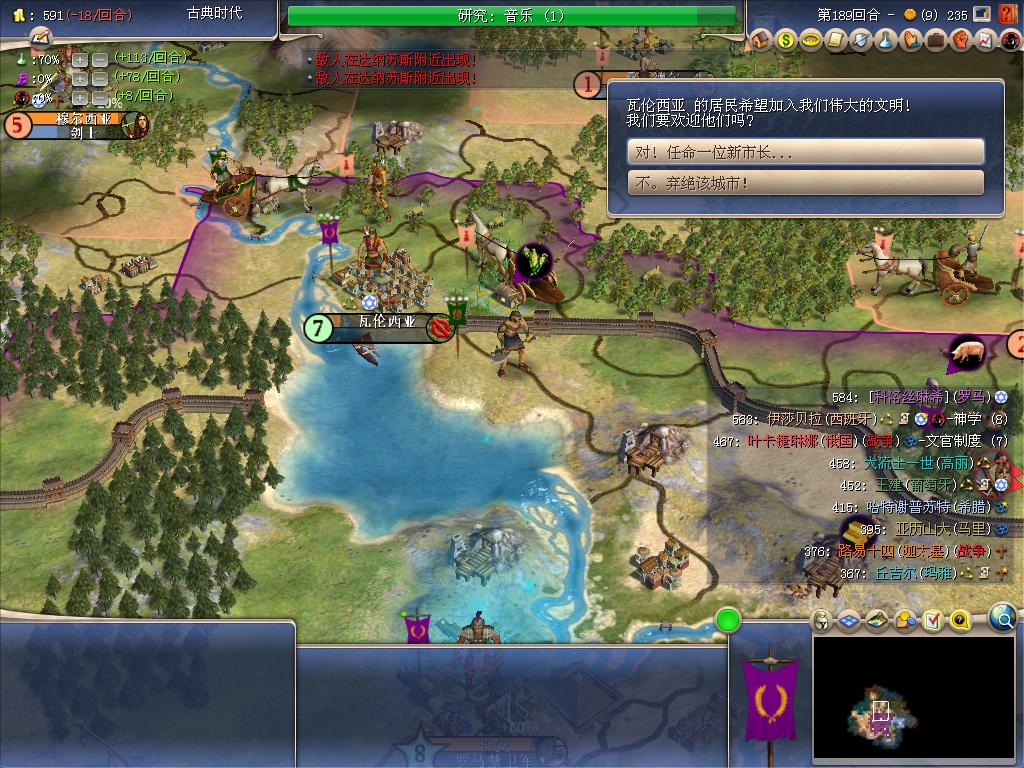Screen dimensions: 1024x768
Task: Open the Civilopedia red question mark book
Action: pos(1007,14)
